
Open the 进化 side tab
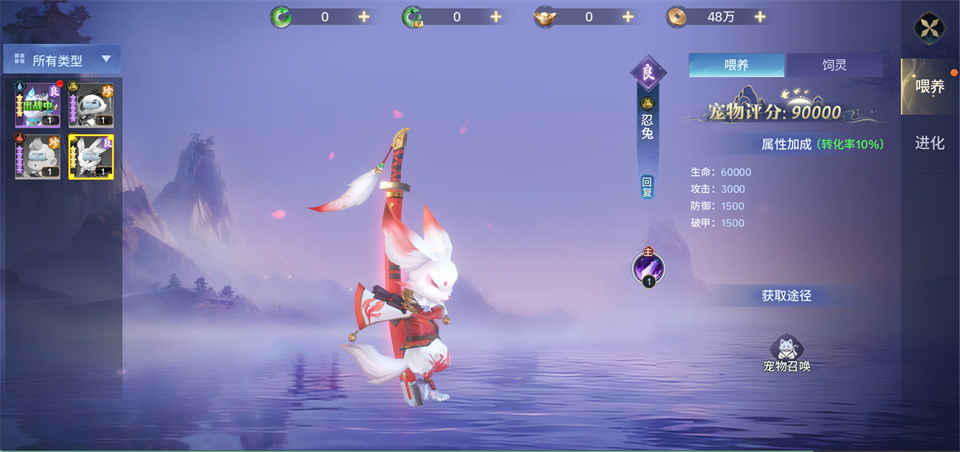(x=930, y=143)
